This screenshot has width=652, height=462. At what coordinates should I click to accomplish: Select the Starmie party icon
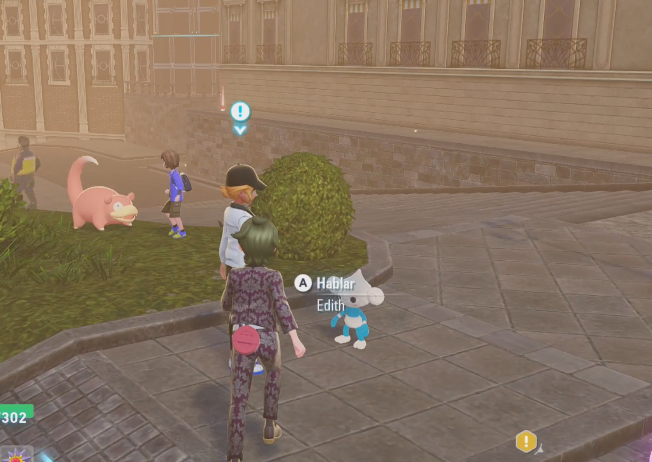[x=15, y=454]
